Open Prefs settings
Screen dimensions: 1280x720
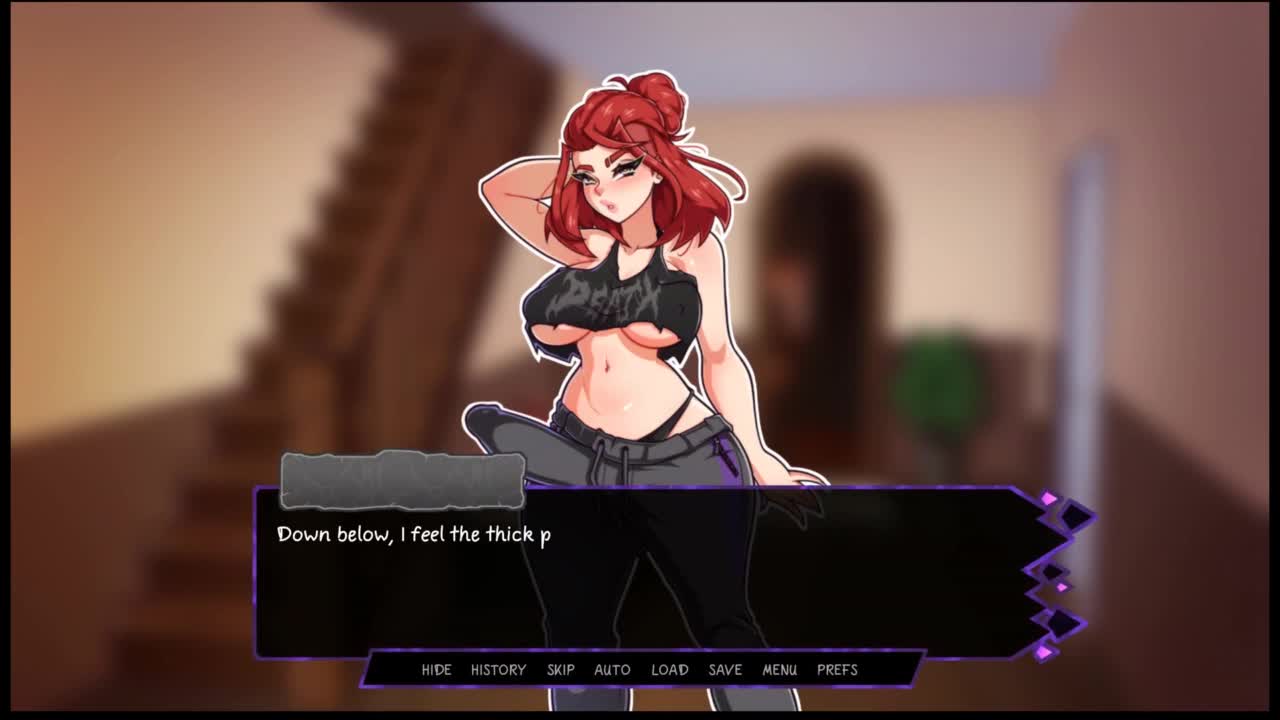pyautogui.click(x=837, y=670)
